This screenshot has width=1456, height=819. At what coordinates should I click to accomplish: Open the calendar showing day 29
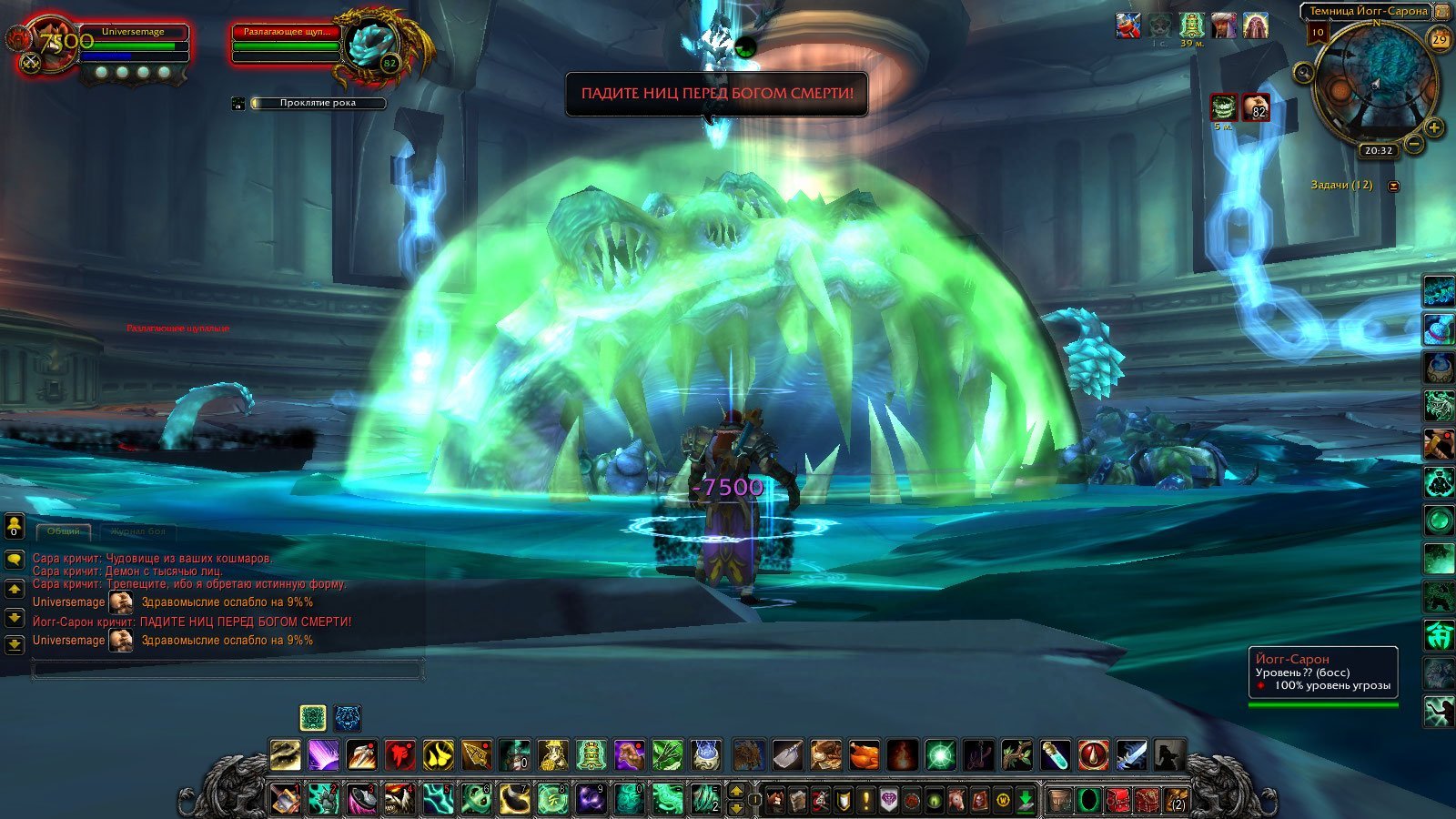coord(1440,39)
